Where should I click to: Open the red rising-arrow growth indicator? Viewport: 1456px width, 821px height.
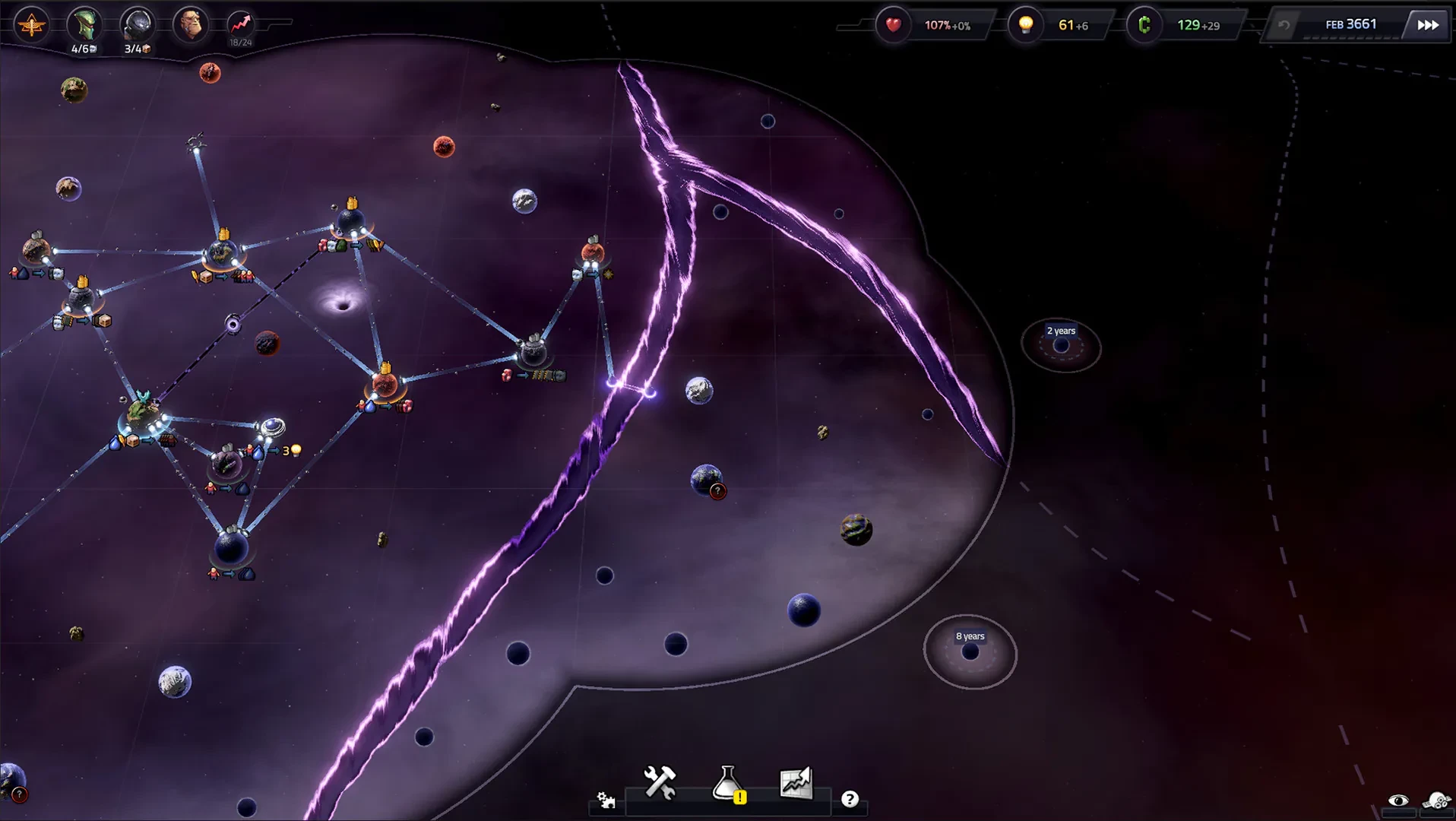click(x=240, y=24)
